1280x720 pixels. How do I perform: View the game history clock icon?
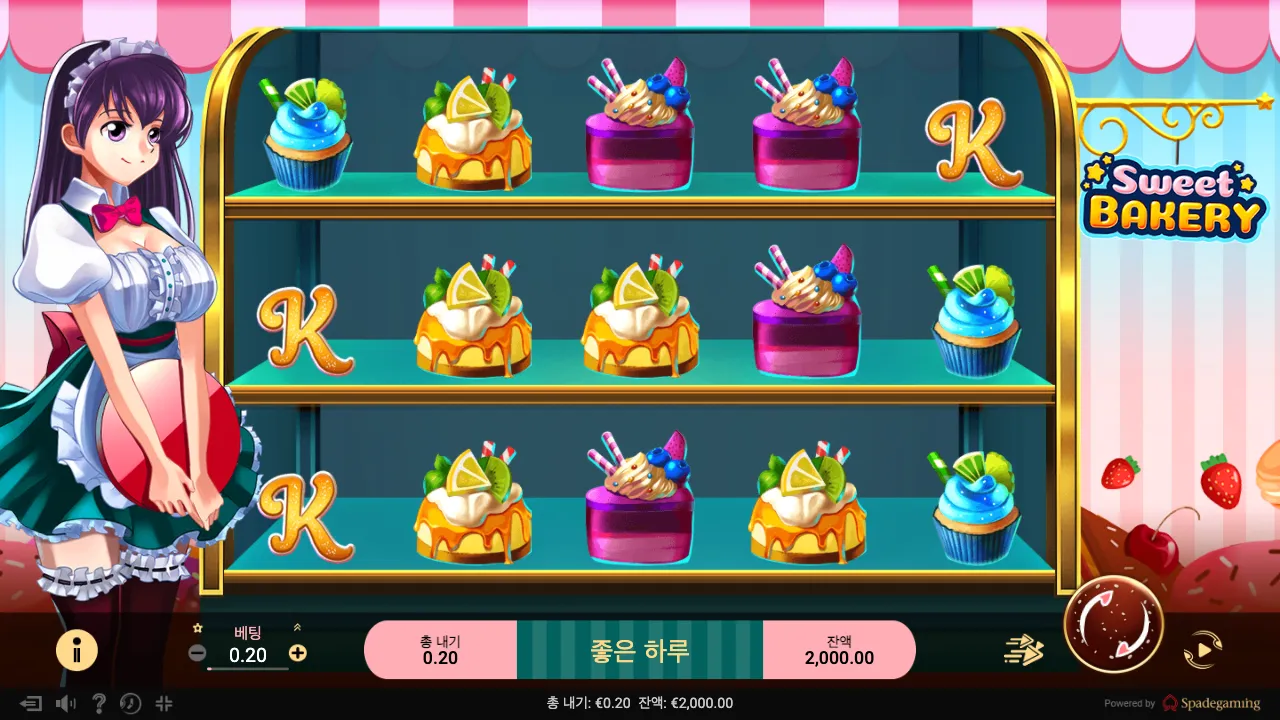coord(129,704)
